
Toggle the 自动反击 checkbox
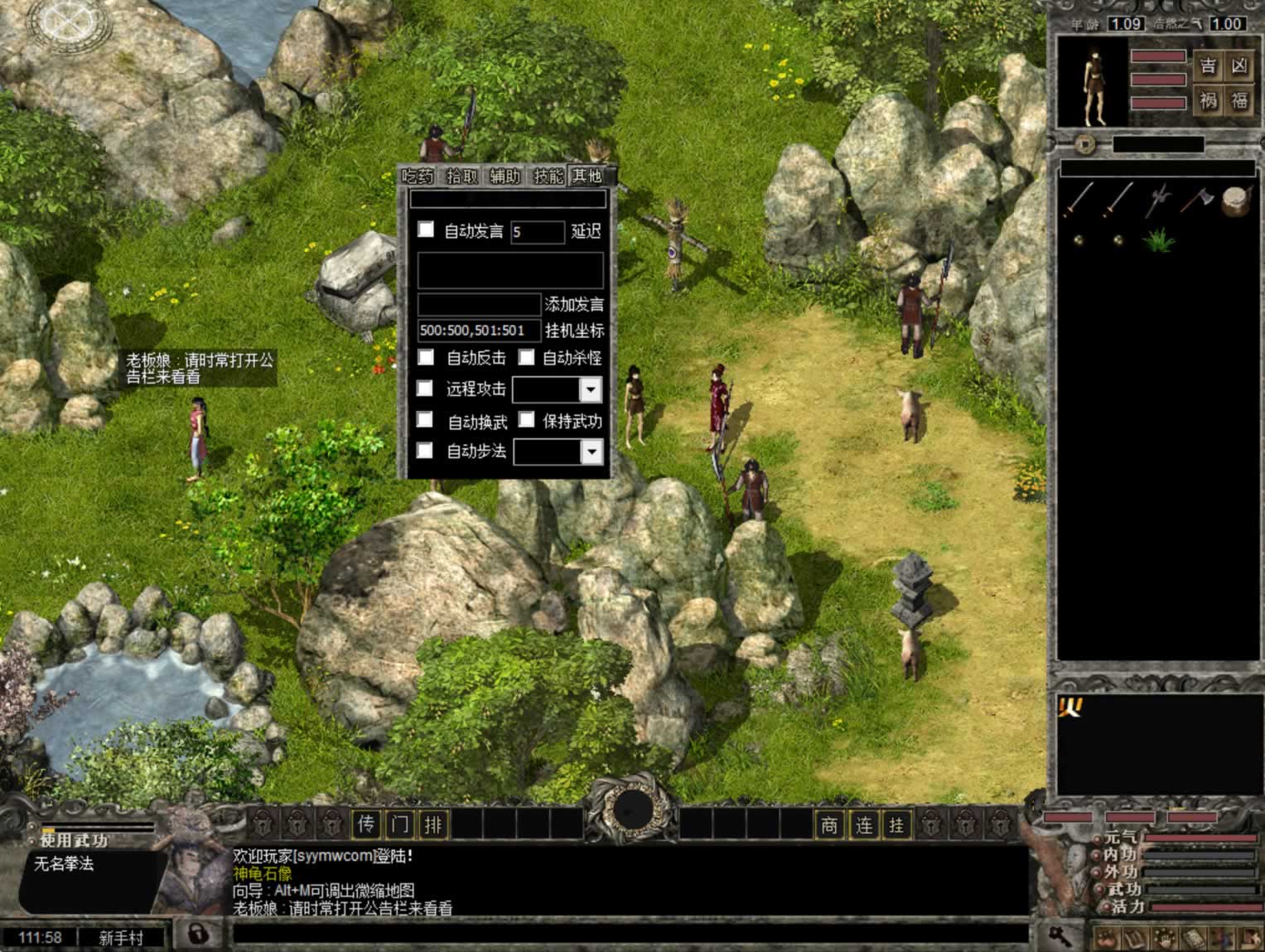426,357
